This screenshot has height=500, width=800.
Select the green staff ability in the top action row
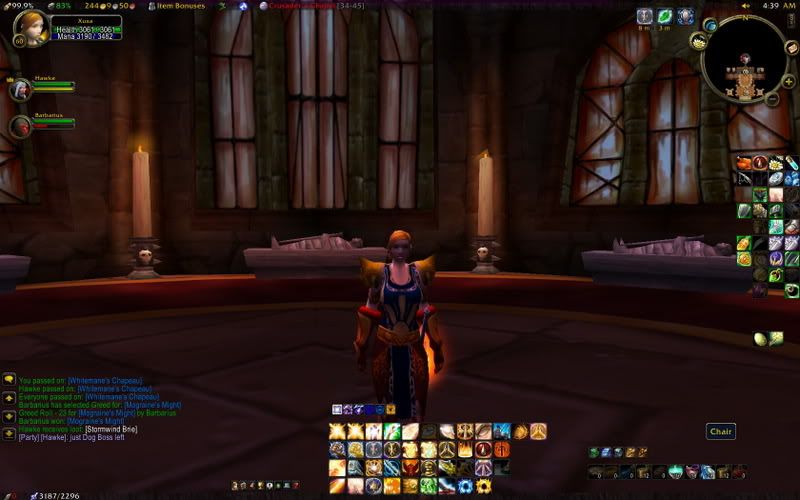coord(392,431)
